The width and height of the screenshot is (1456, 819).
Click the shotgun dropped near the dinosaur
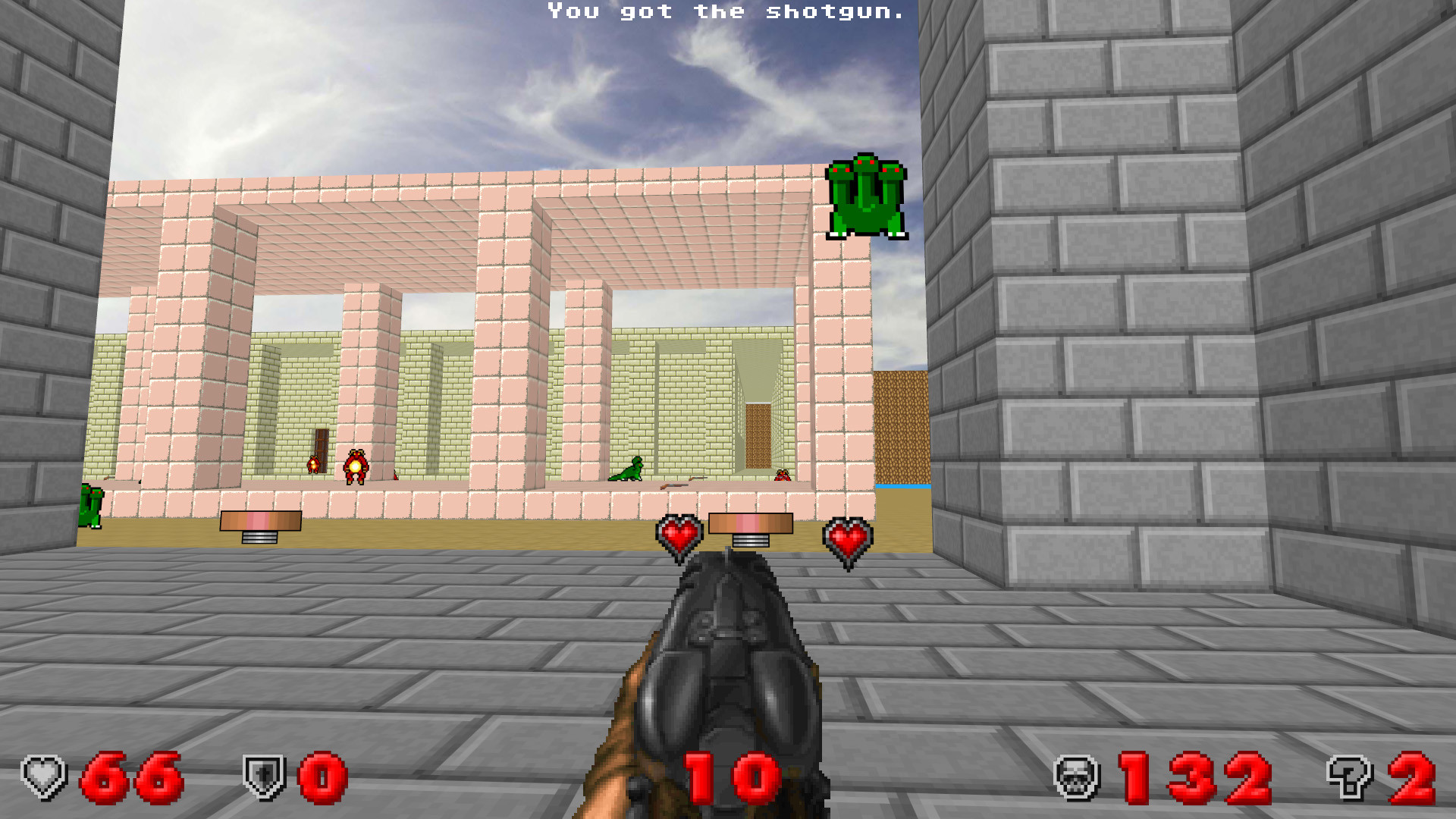(673, 485)
